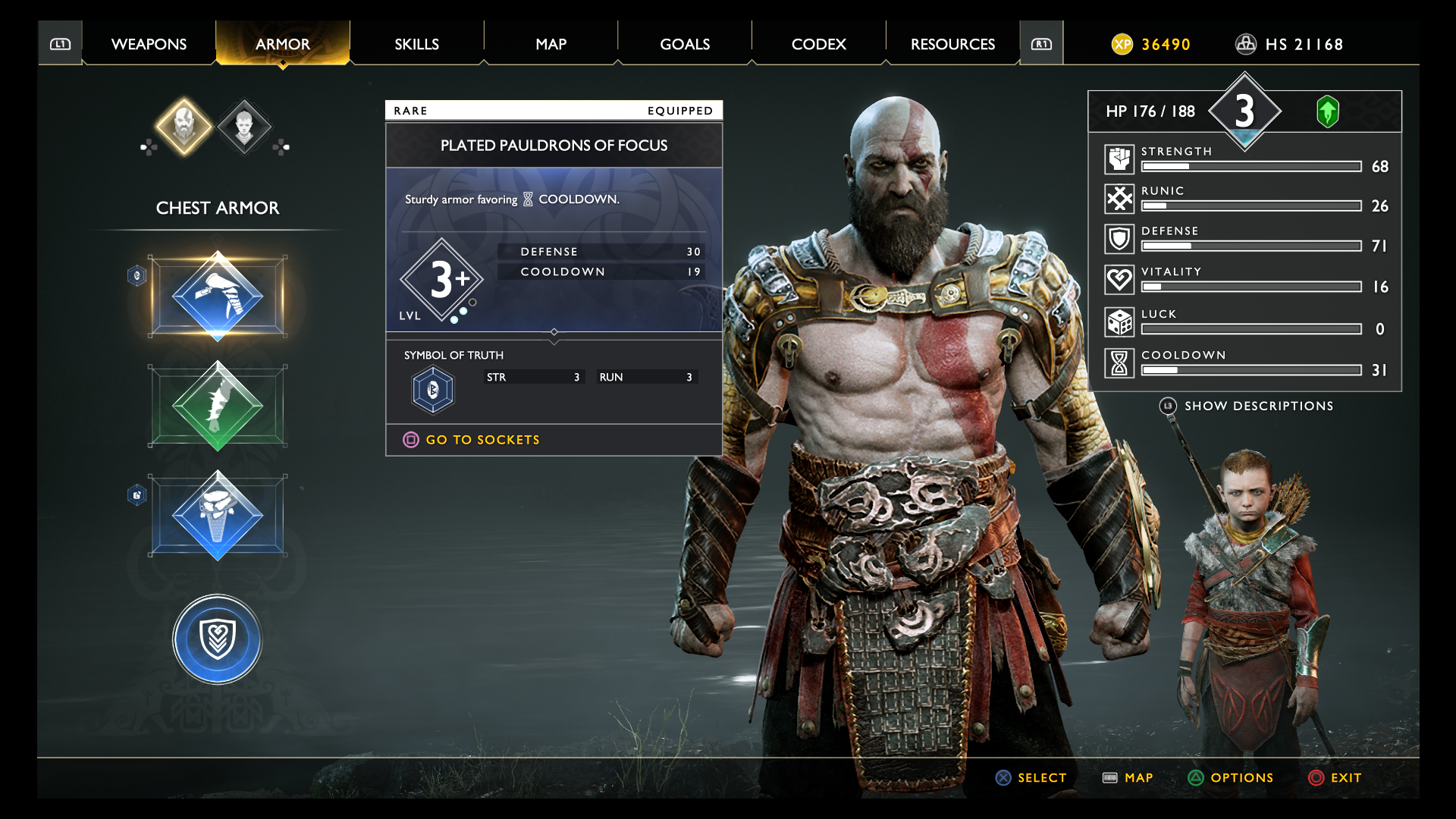1456x819 pixels.
Task: Pick the green wrist armor slot
Action: click(x=218, y=406)
